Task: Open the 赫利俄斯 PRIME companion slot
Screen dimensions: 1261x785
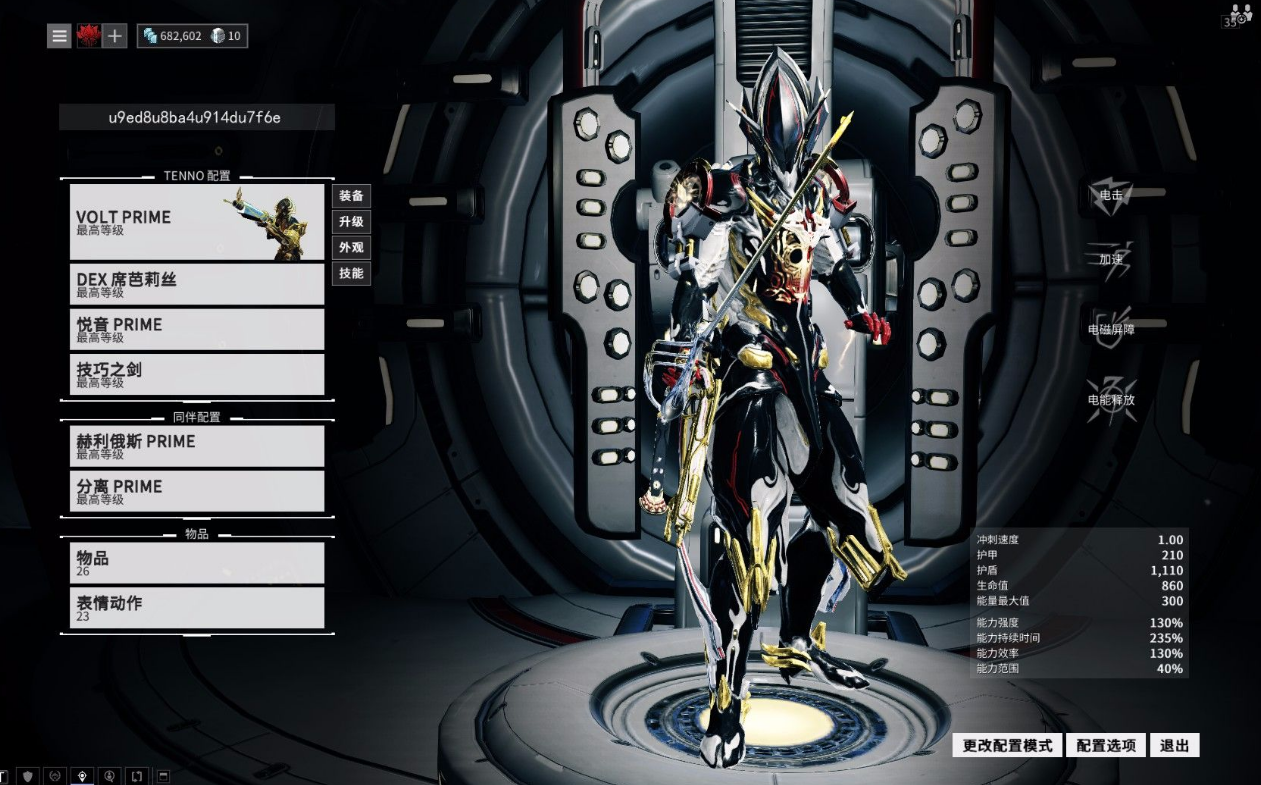Action: coord(197,446)
